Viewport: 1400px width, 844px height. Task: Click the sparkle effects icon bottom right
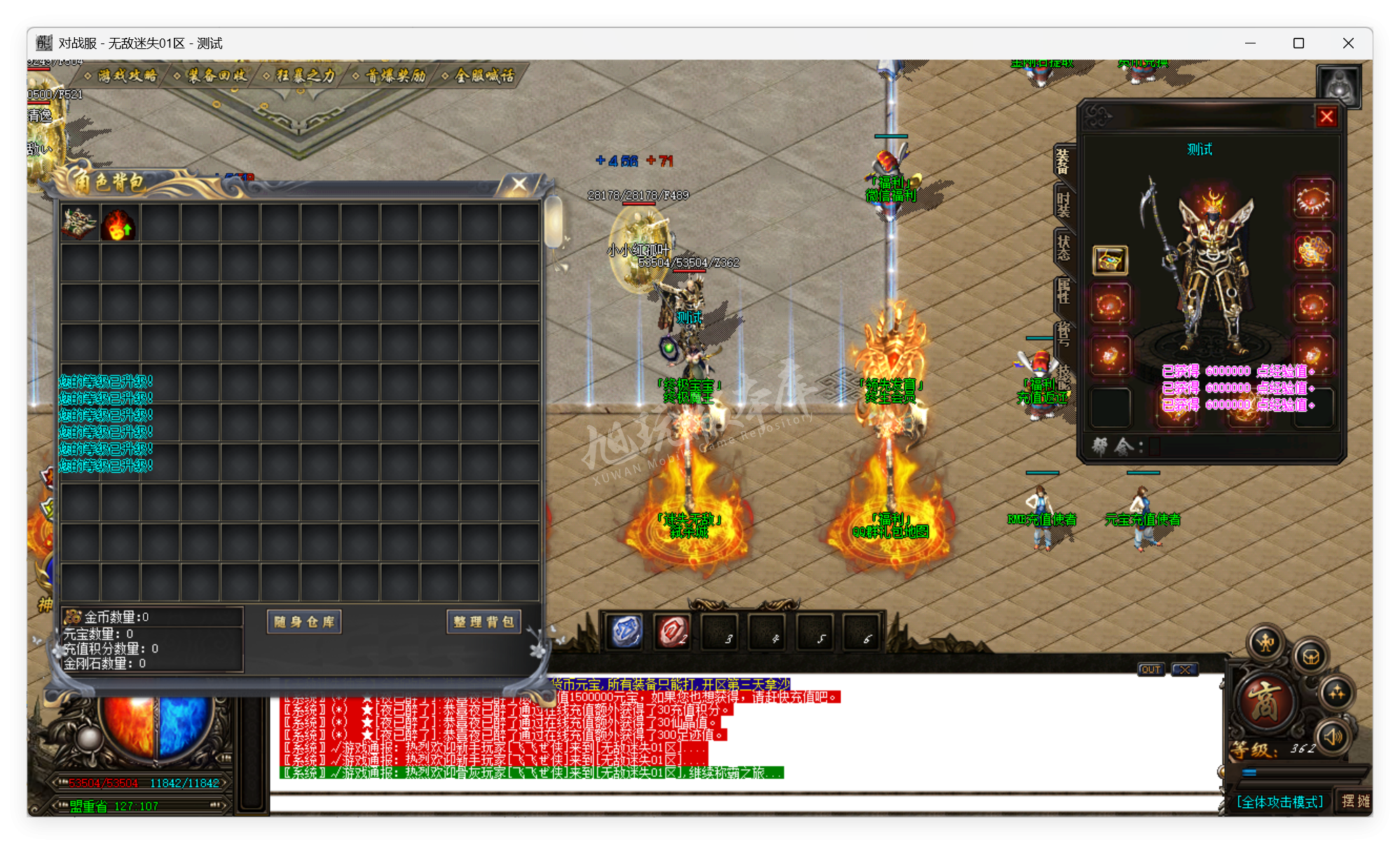pos(1338,693)
